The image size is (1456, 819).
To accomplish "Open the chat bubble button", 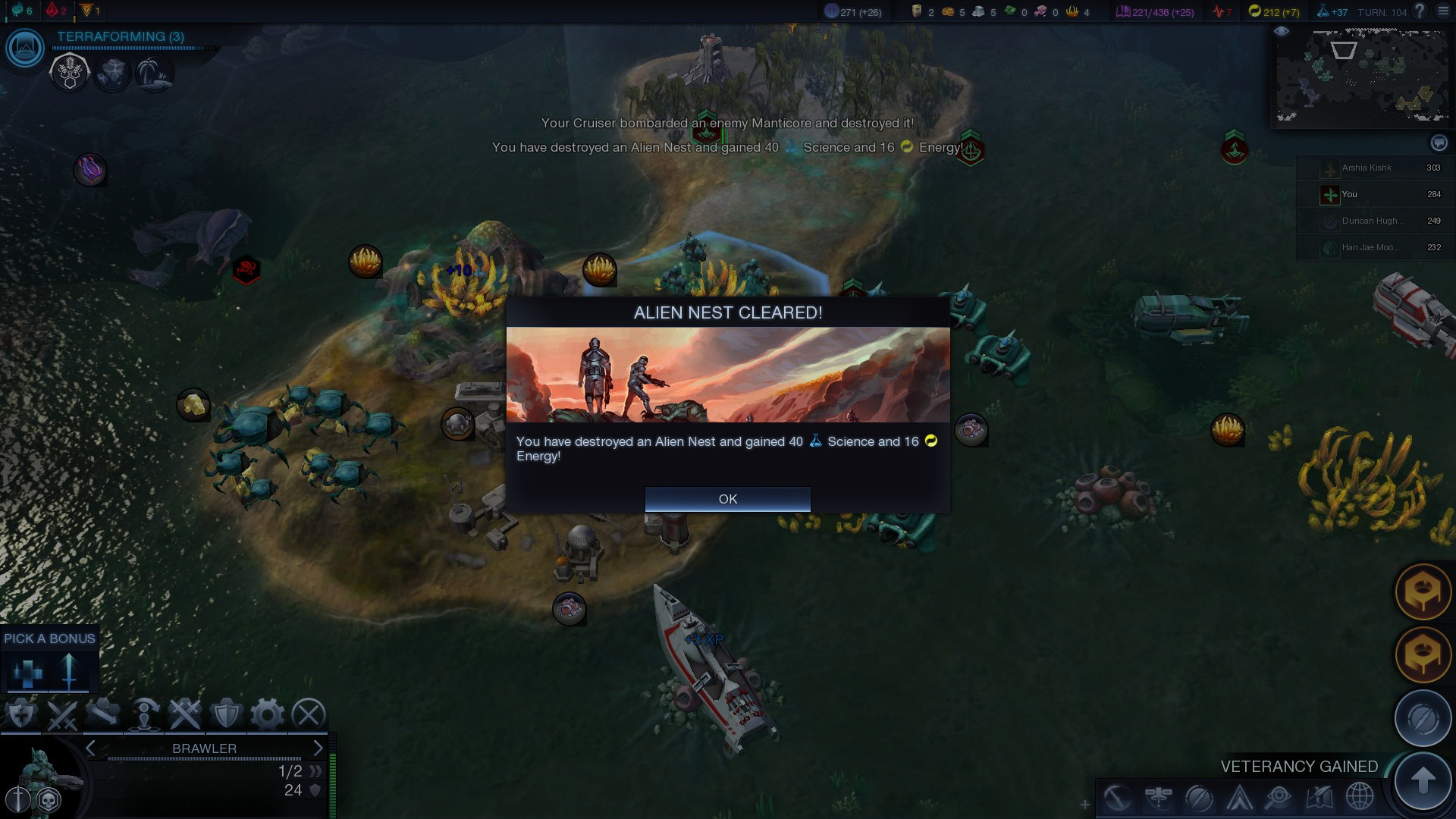I will point(1439,143).
